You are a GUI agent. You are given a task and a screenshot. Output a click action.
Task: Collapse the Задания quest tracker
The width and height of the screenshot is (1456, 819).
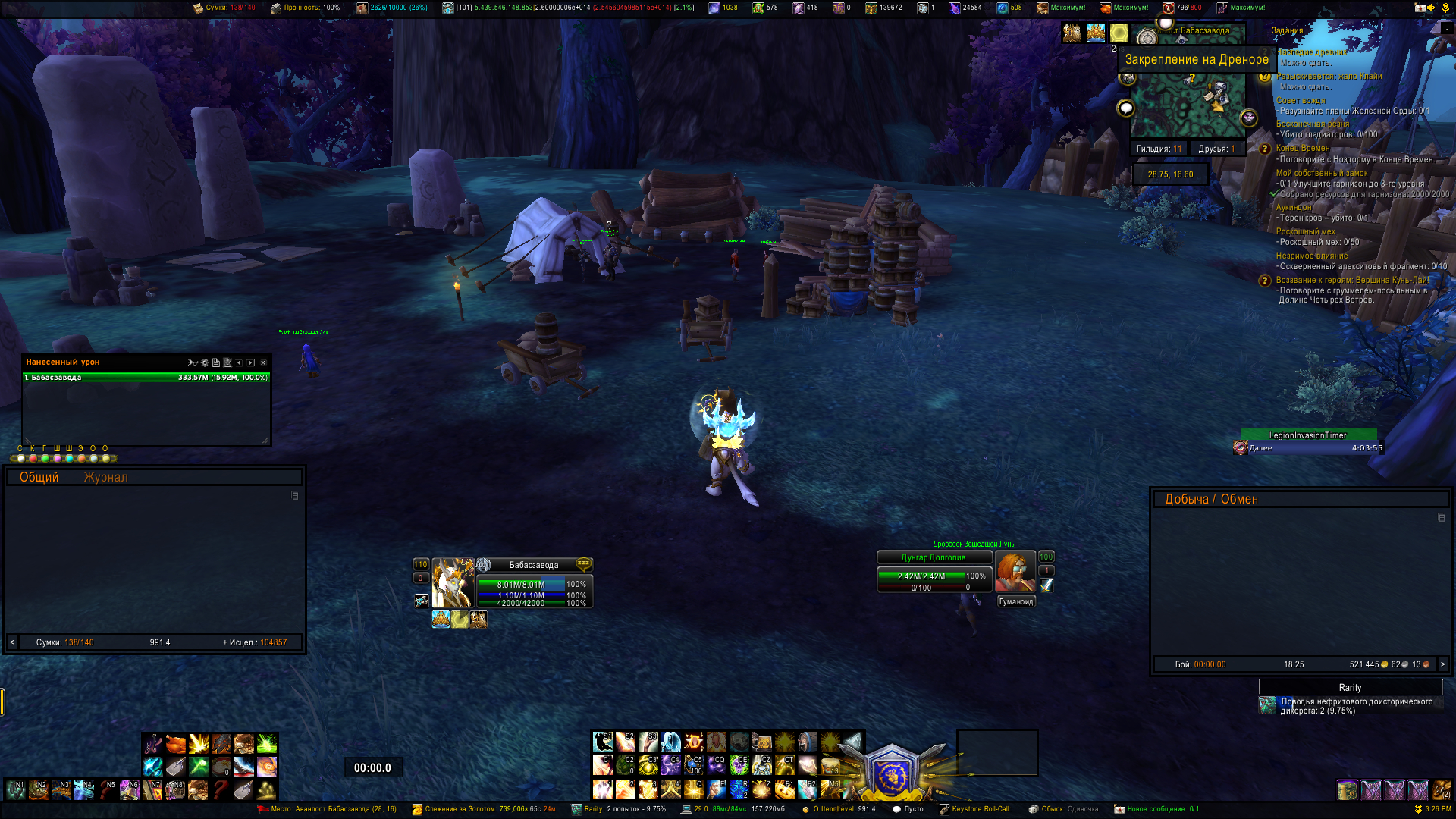pyautogui.click(x=1446, y=29)
